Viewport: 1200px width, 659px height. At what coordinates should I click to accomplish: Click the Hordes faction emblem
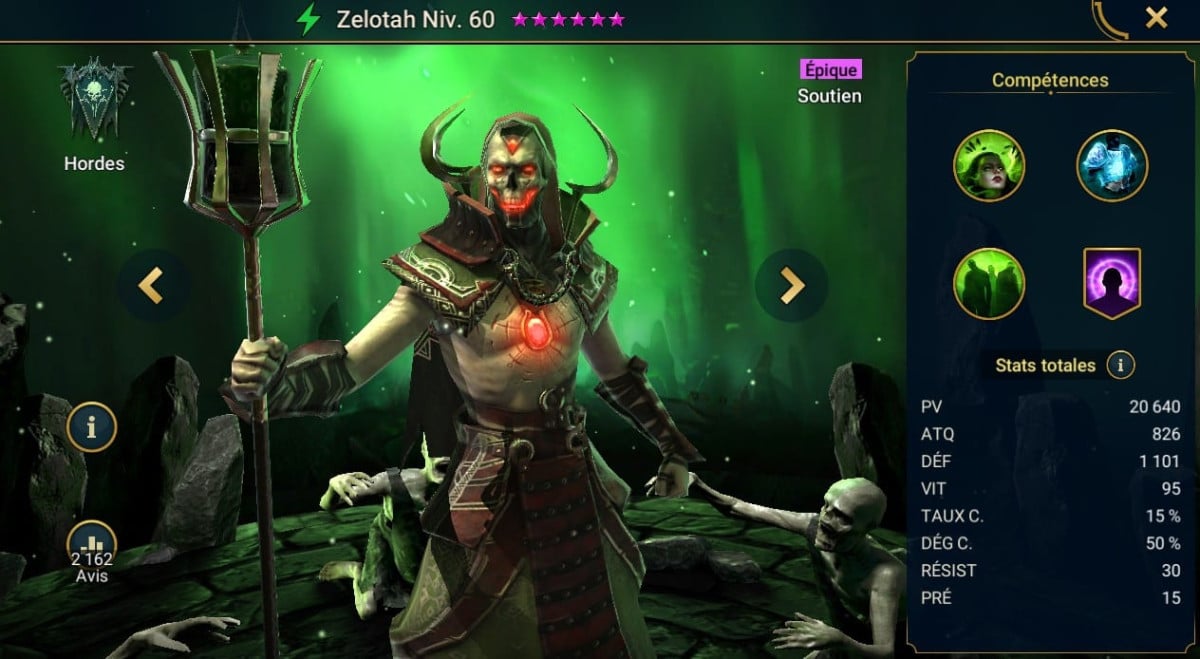(95, 100)
